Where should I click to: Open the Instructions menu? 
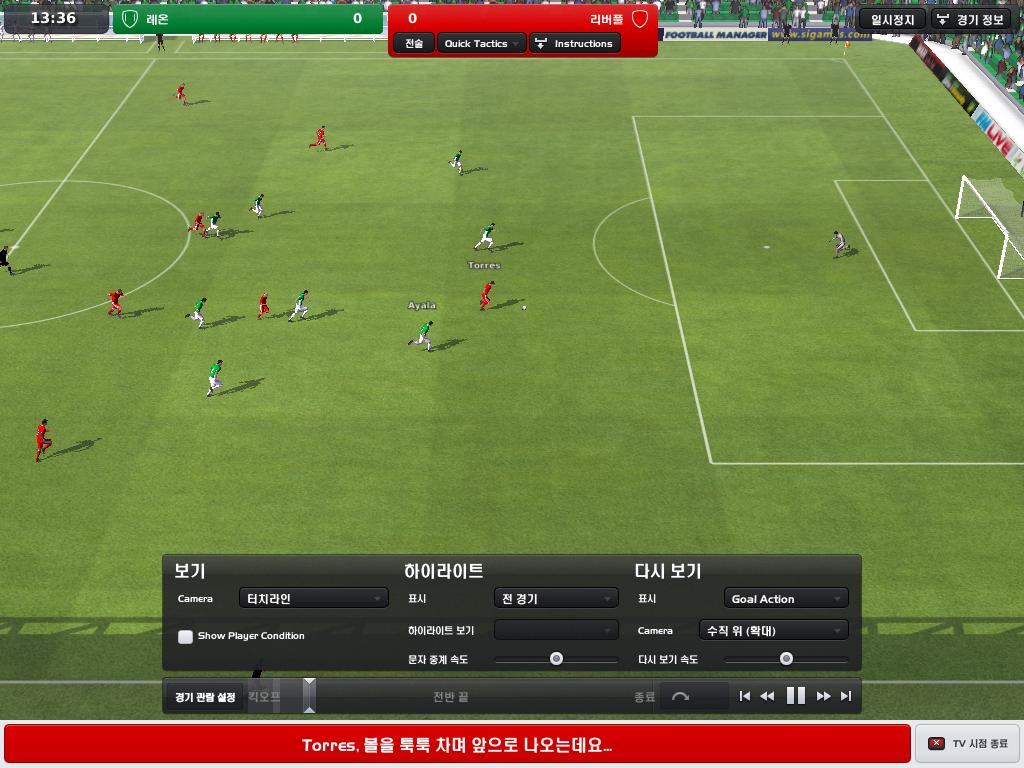574,43
